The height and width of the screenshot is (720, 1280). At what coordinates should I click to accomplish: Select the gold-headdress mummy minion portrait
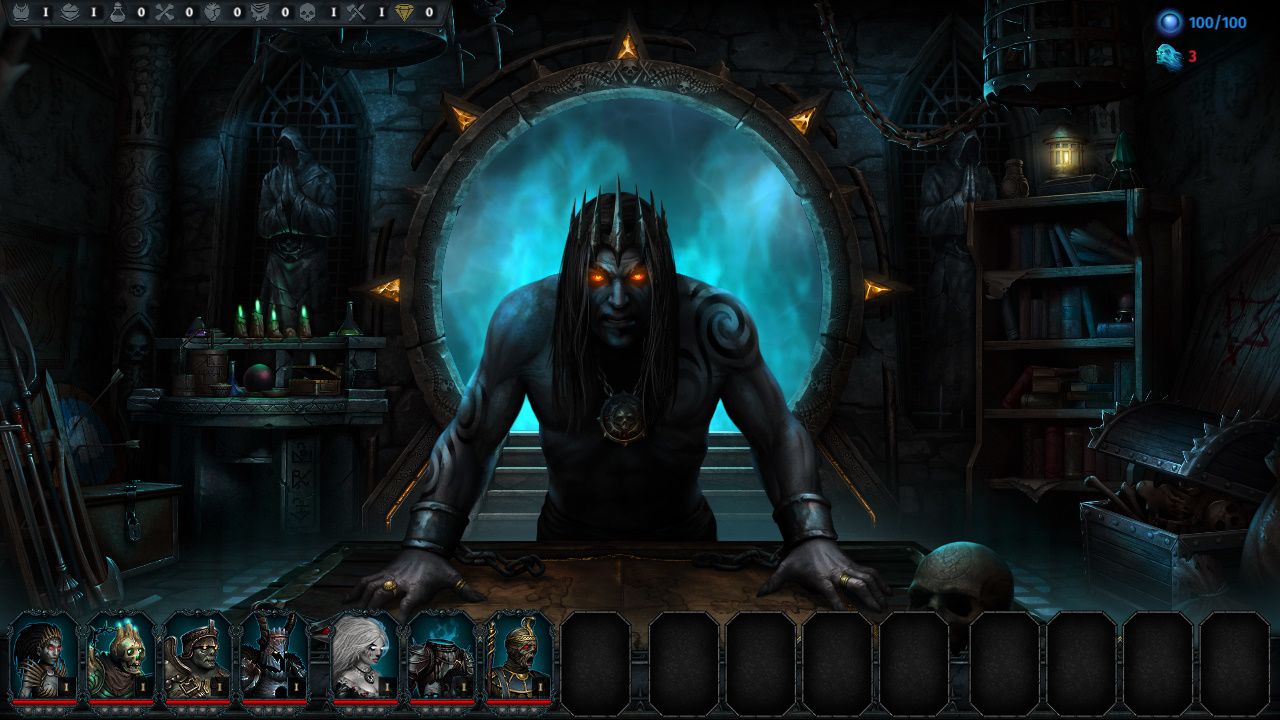point(517,656)
